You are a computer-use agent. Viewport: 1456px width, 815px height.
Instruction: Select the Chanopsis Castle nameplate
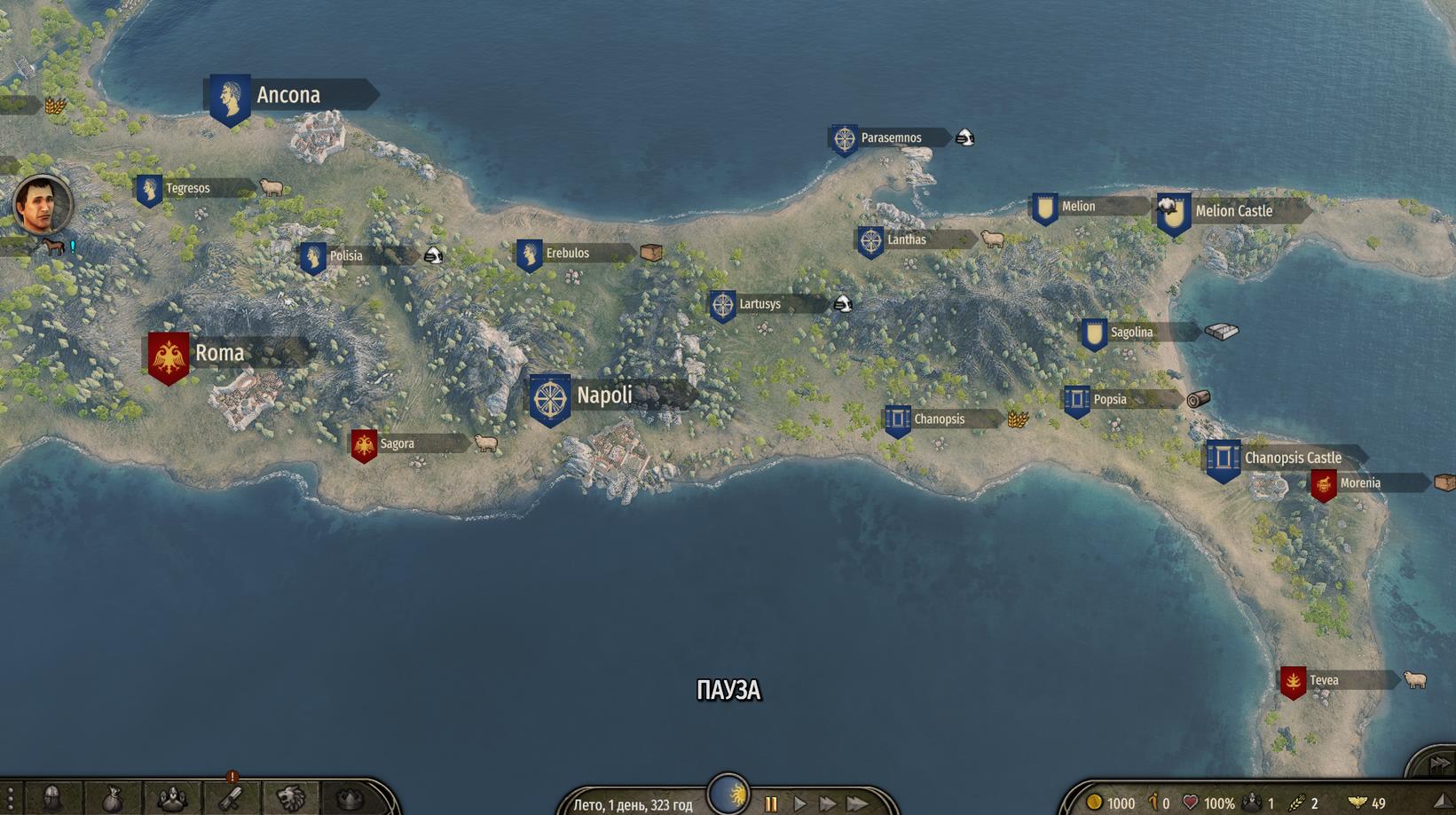tap(1292, 458)
